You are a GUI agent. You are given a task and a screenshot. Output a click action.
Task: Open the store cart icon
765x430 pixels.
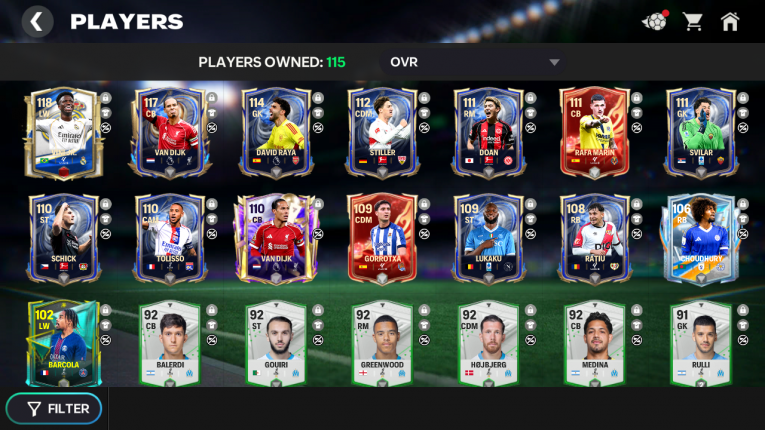tap(692, 21)
